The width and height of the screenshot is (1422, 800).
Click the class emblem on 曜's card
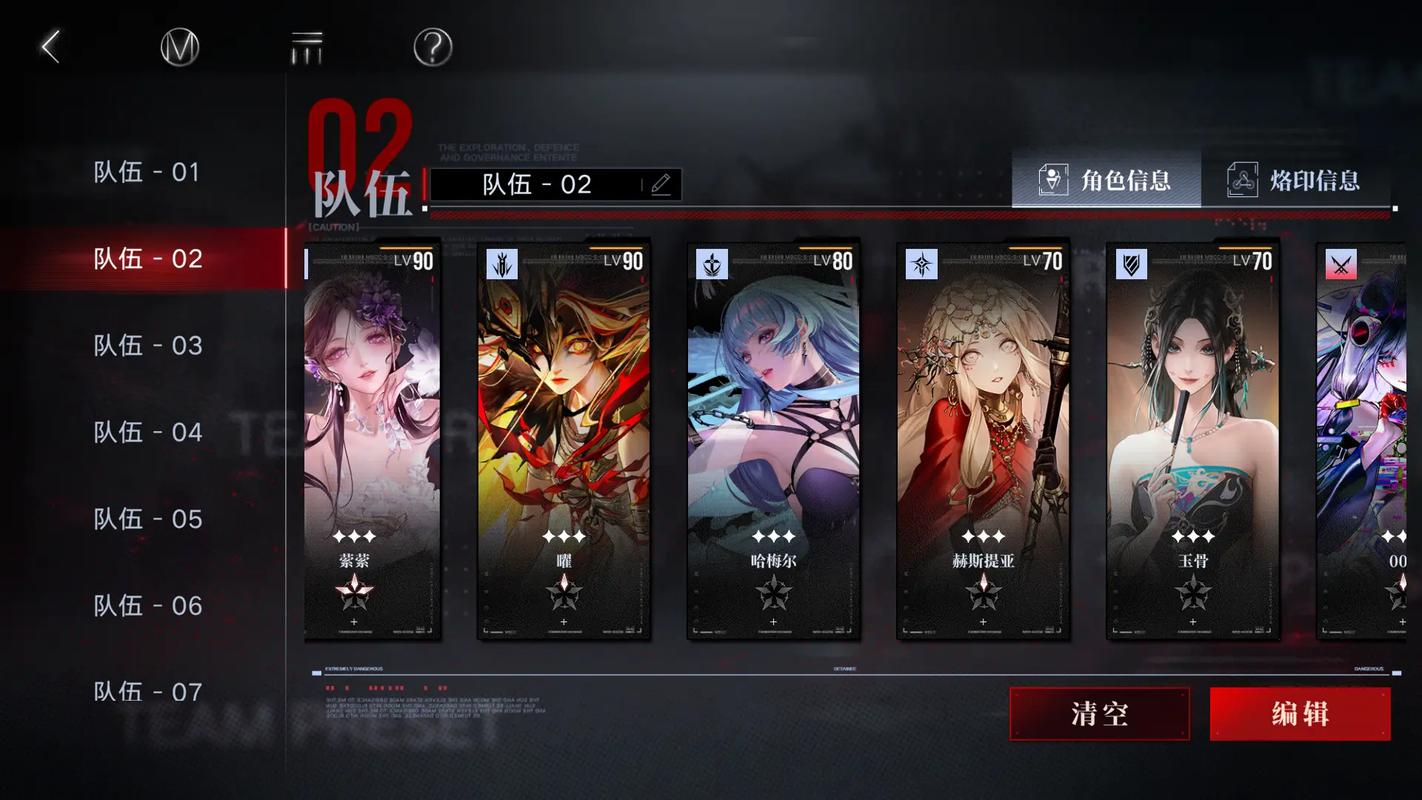pos(501,262)
